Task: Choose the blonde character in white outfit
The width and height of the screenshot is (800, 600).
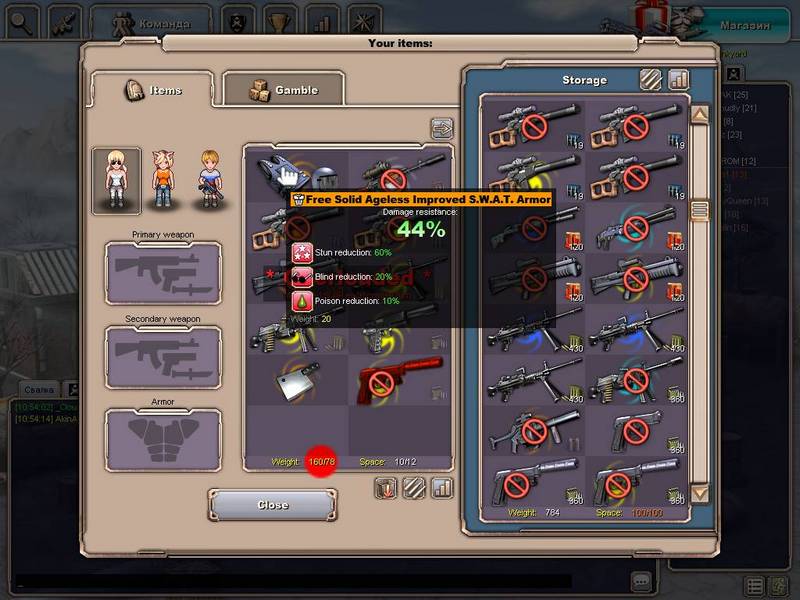Action: 116,180
